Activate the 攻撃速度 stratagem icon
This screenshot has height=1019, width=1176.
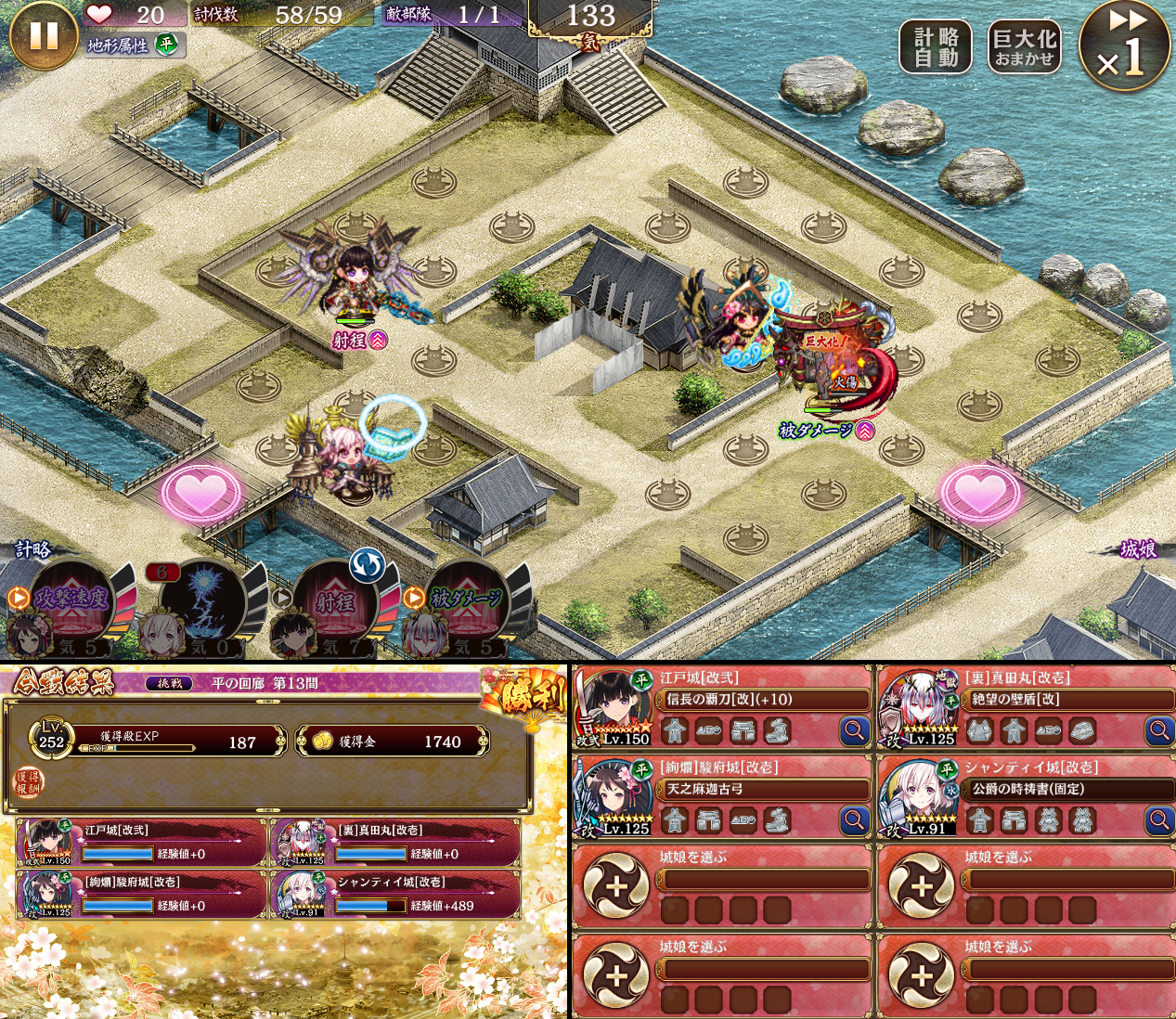(72, 601)
